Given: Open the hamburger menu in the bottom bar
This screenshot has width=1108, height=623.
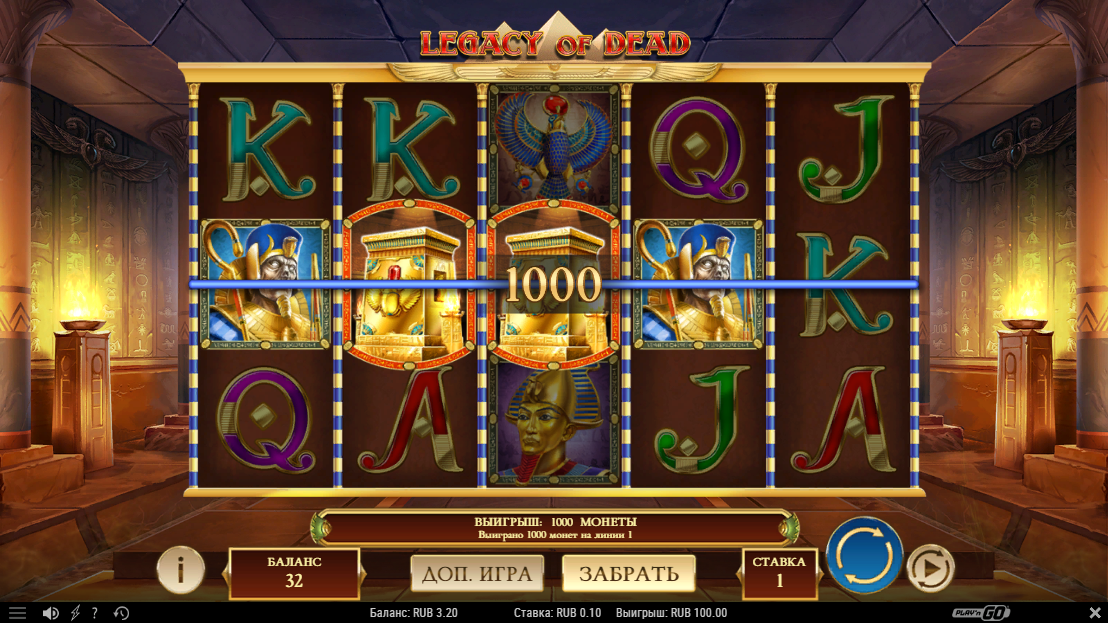Looking at the screenshot, I should tap(17, 613).
